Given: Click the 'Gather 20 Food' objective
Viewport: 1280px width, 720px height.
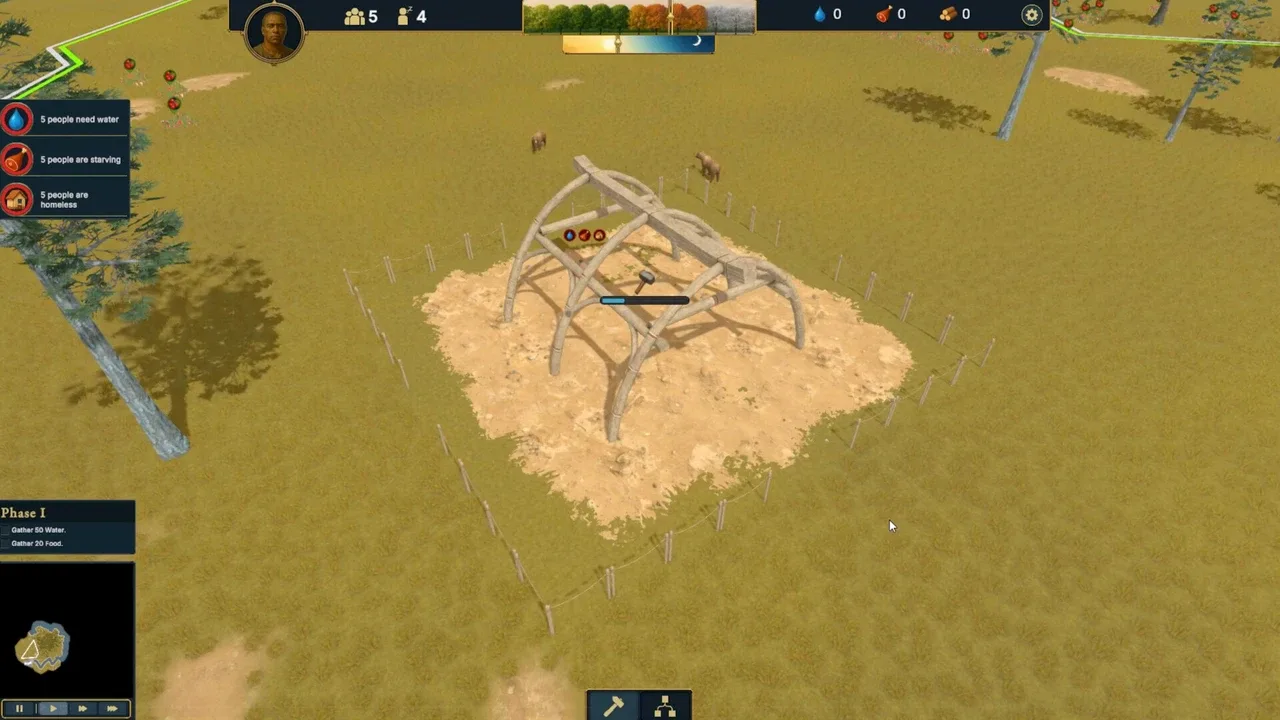Looking at the screenshot, I should (37, 544).
